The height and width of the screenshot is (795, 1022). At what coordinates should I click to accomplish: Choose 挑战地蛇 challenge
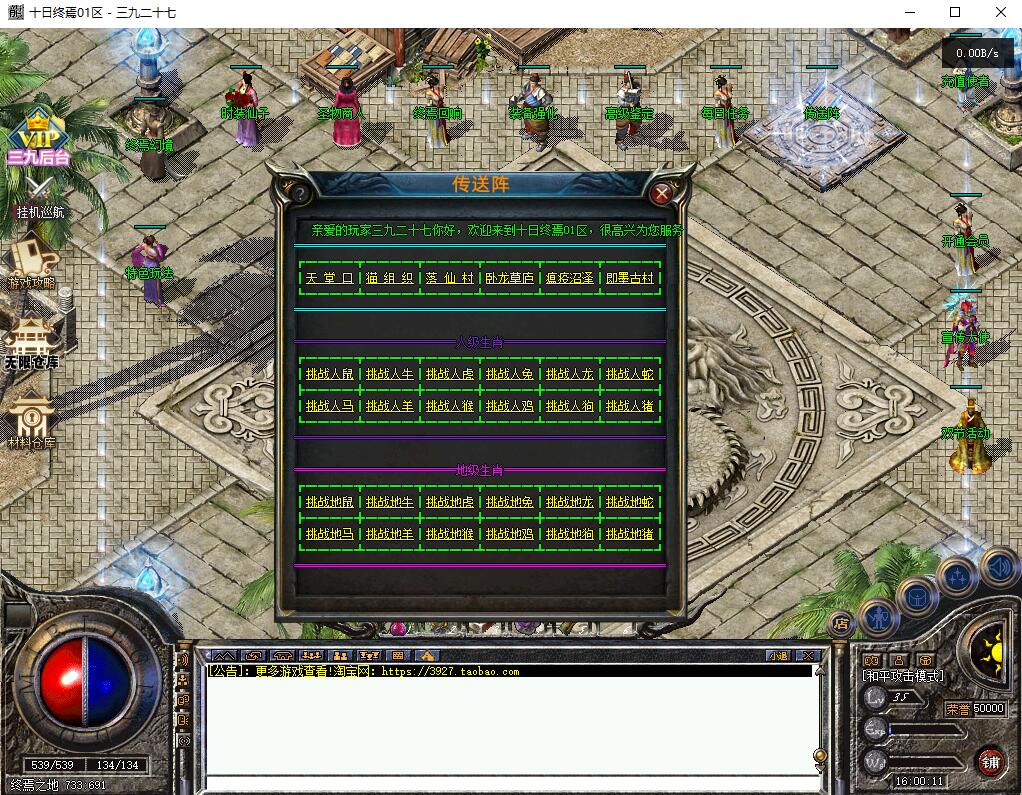(629, 502)
